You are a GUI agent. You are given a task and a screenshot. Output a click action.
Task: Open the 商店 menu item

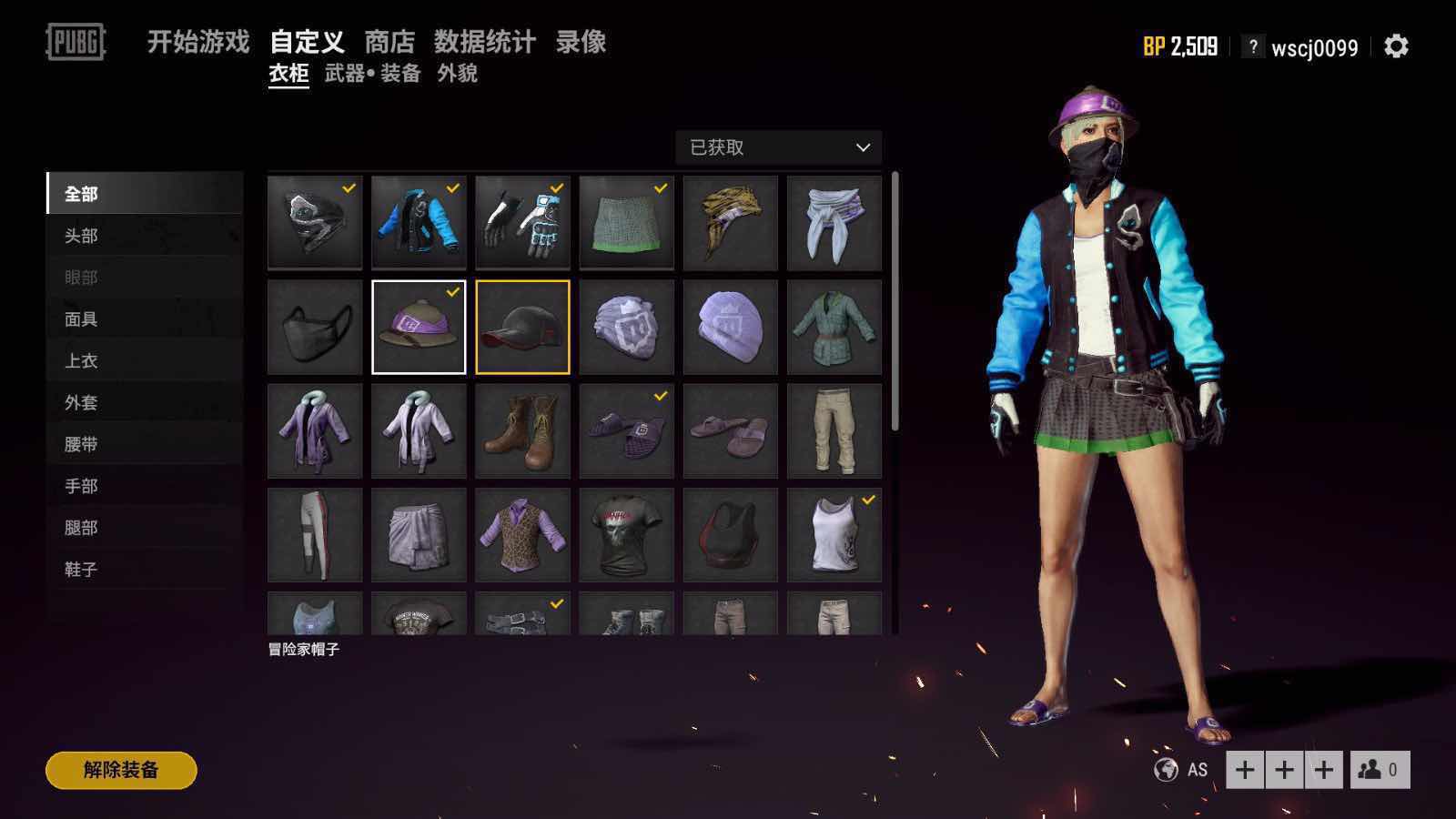tap(389, 42)
